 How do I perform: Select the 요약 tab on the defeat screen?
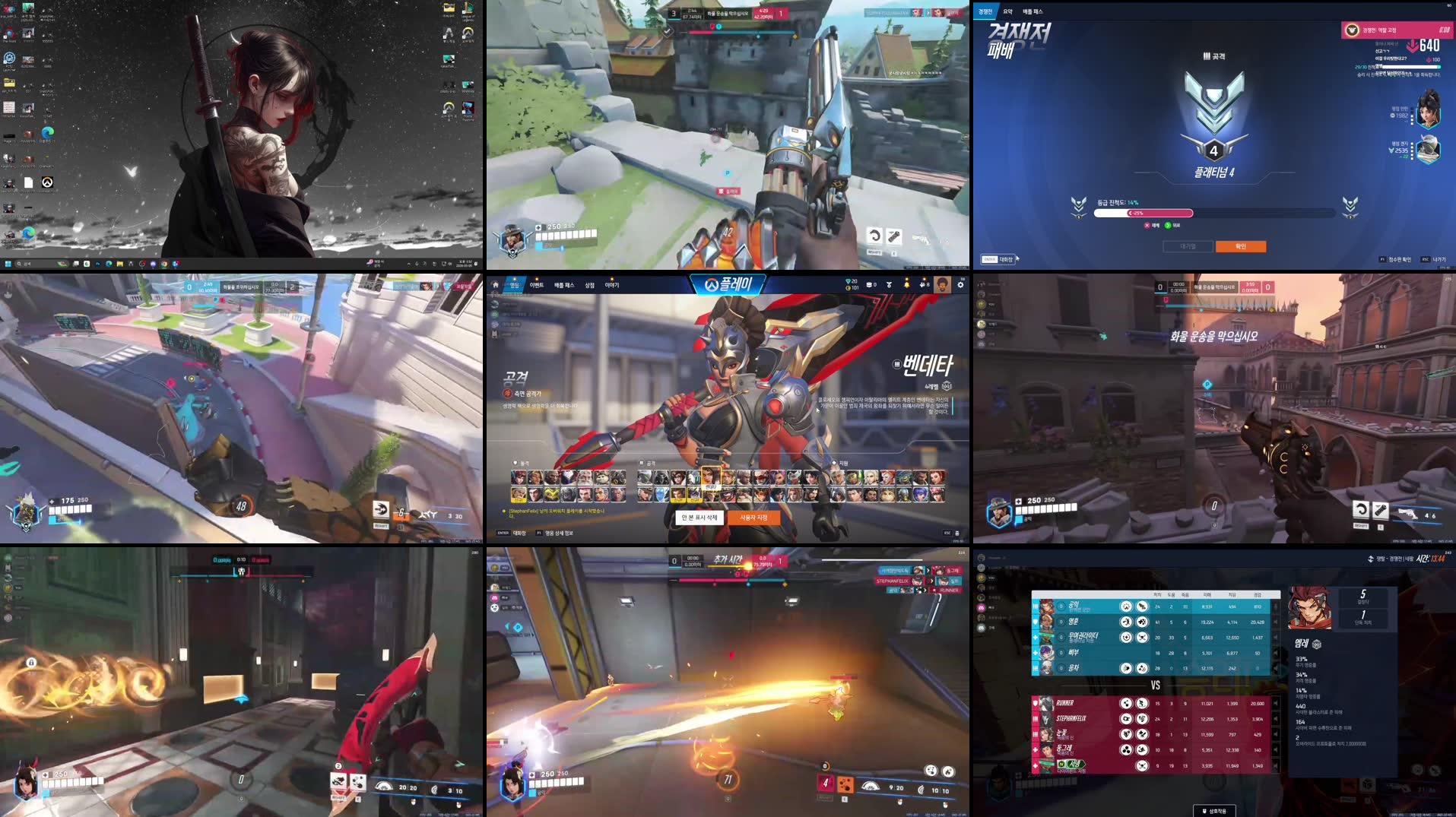tap(1008, 11)
